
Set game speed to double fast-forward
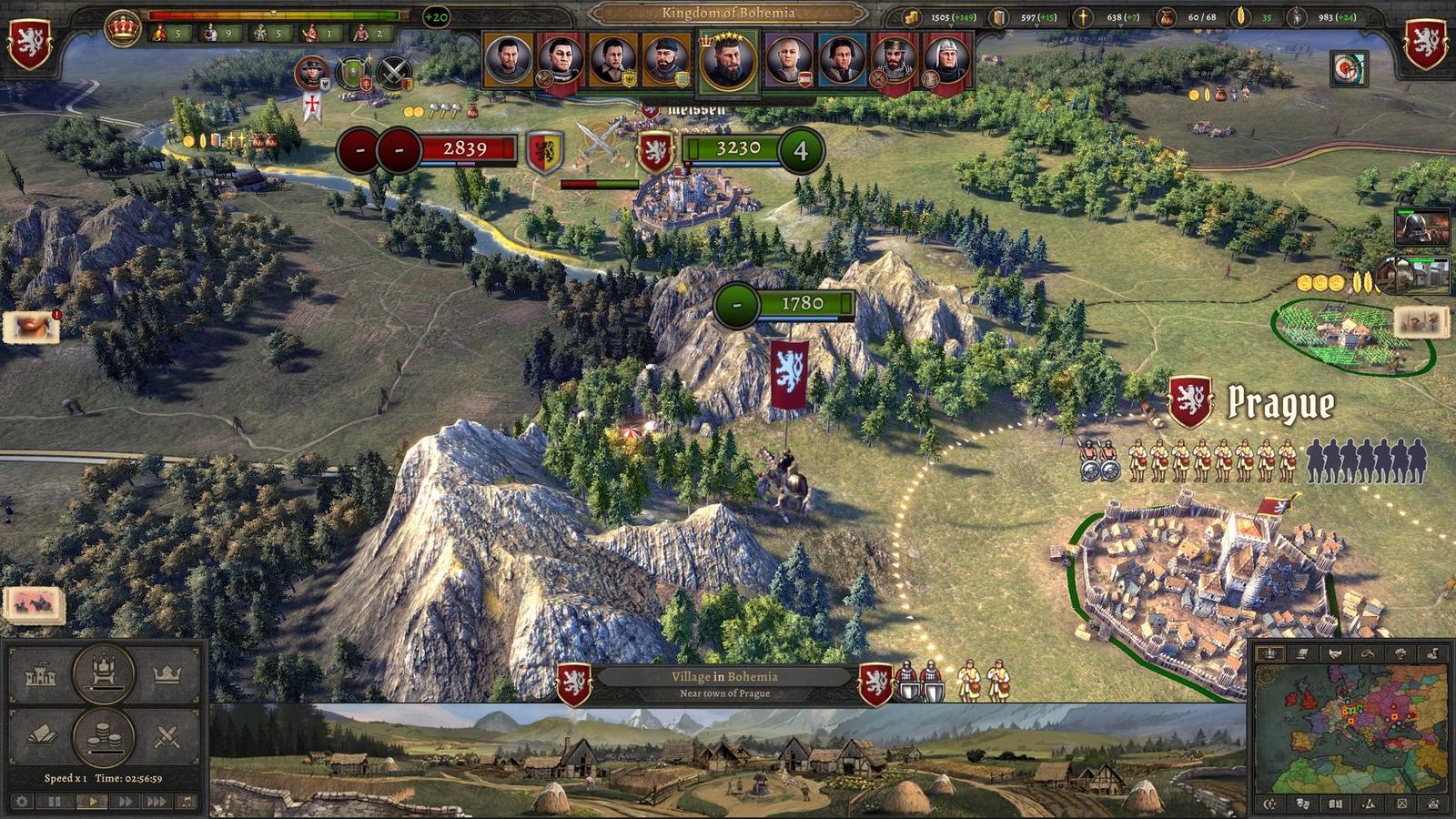(125, 802)
